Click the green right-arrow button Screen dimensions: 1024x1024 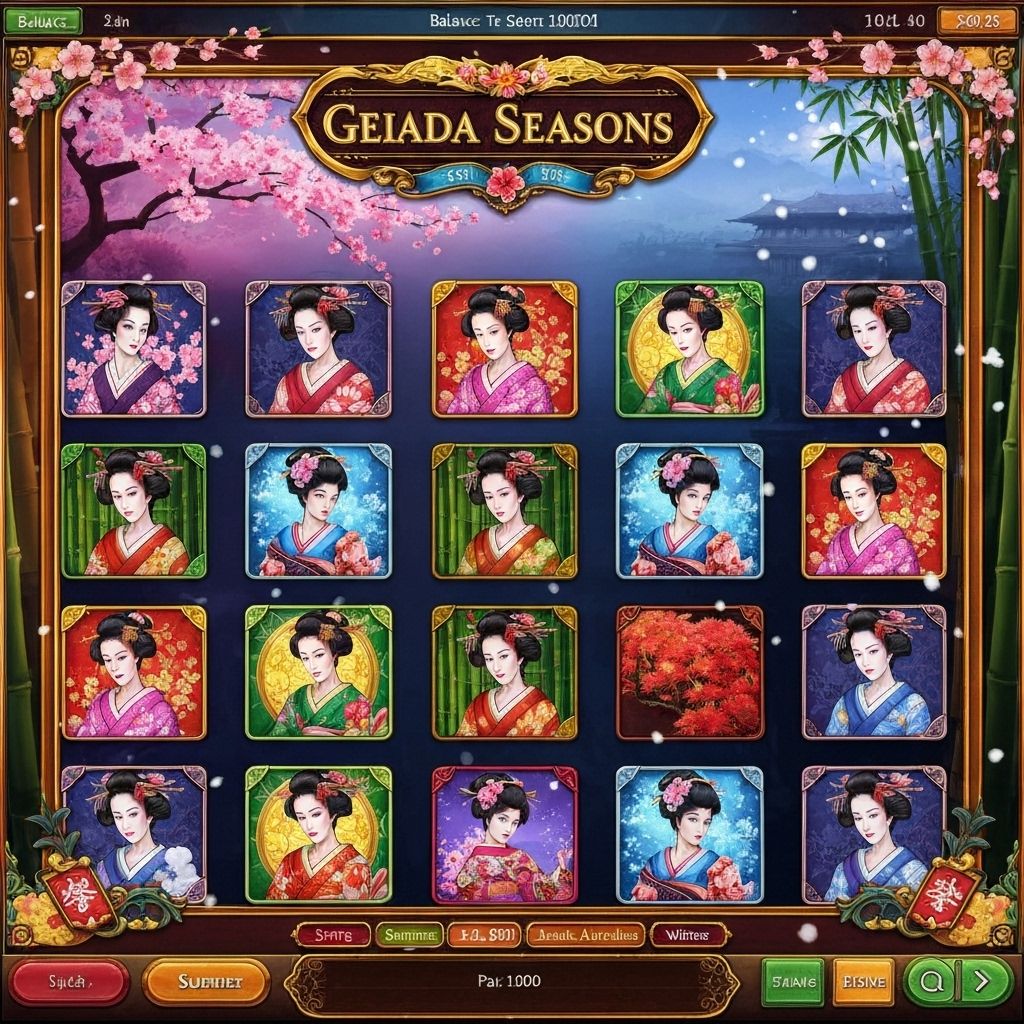coord(980,981)
